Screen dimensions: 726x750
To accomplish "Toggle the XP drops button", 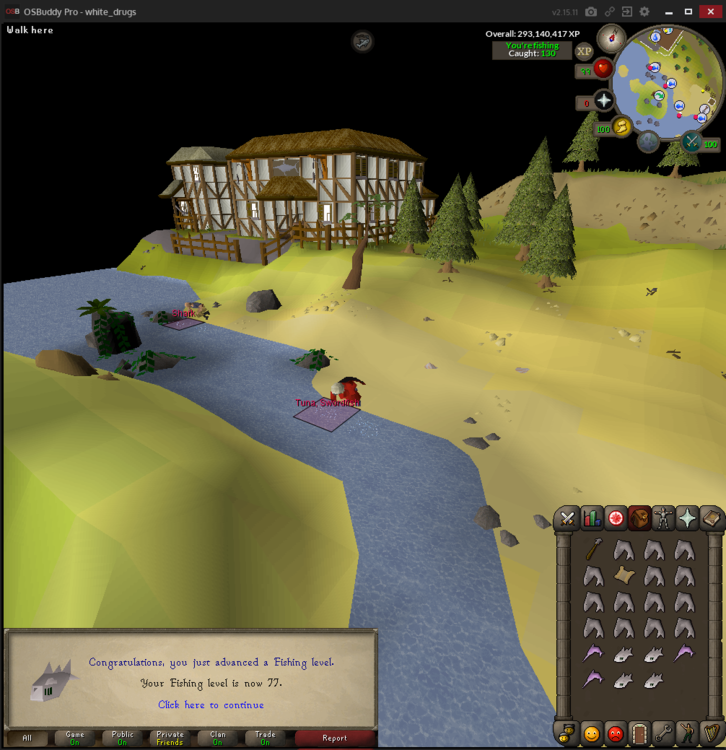I will 584,51.
